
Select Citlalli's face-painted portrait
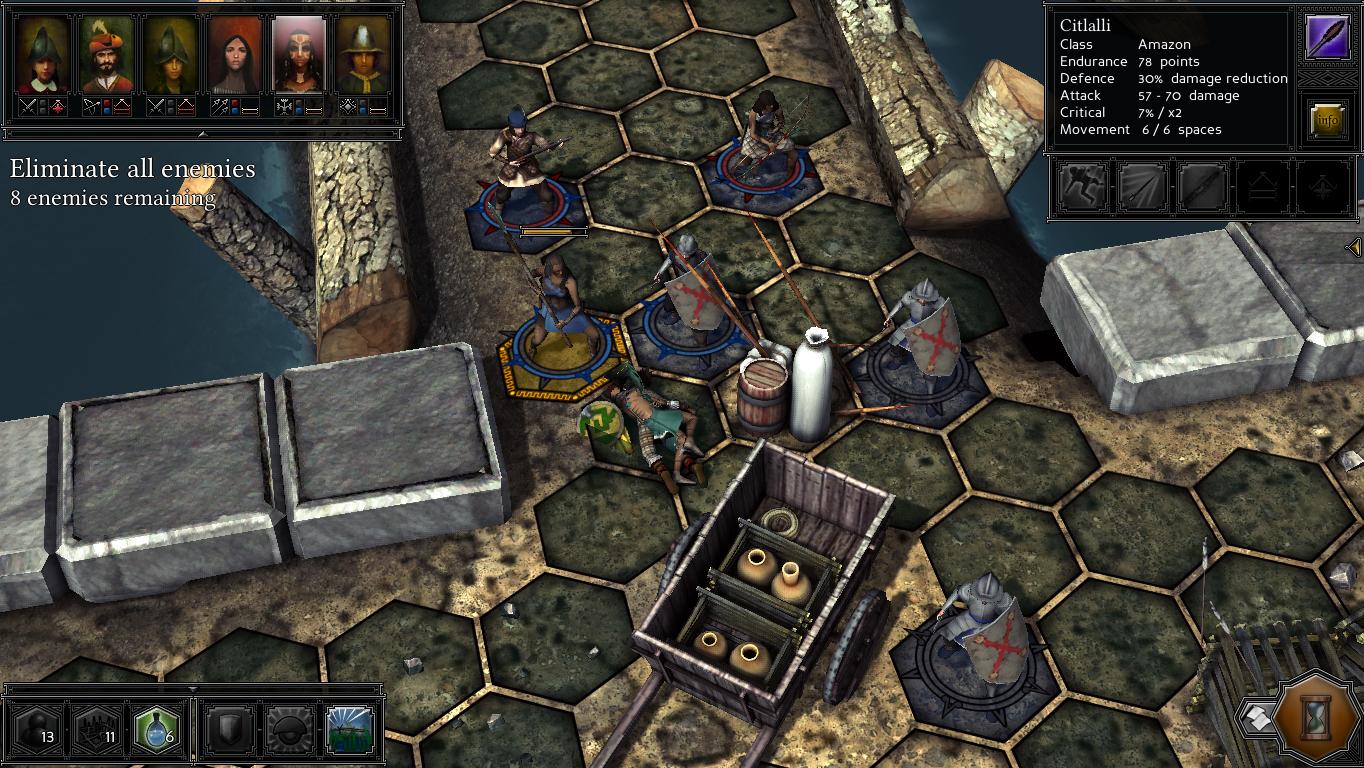point(299,55)
